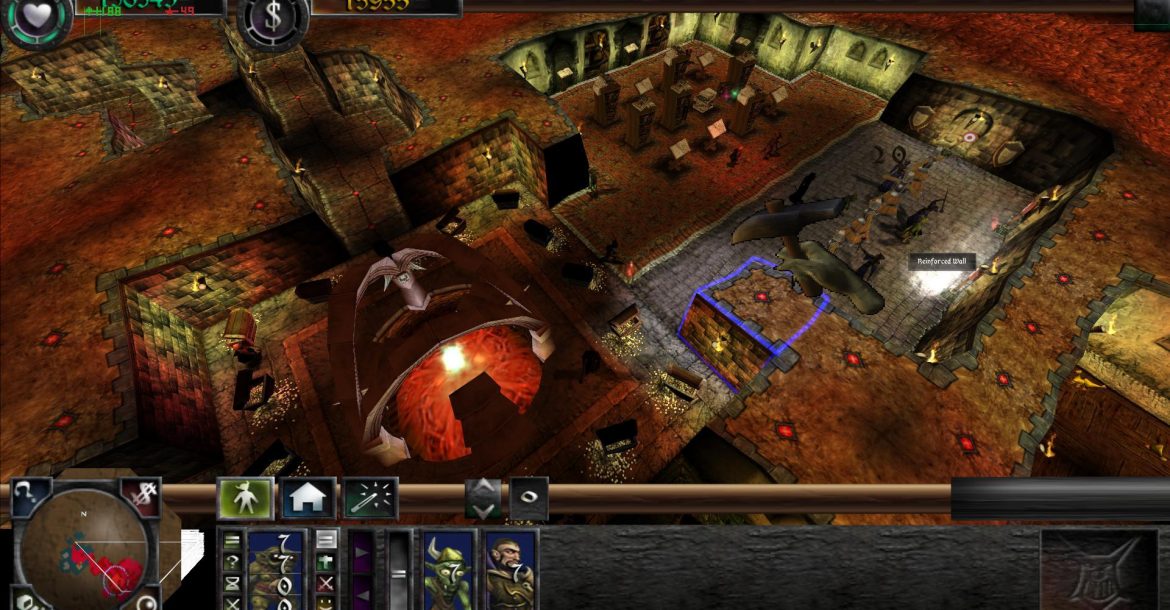Screen dimensions: 1170x610
Task: Pick the imp worker portrait
Action: coord(274,571)
